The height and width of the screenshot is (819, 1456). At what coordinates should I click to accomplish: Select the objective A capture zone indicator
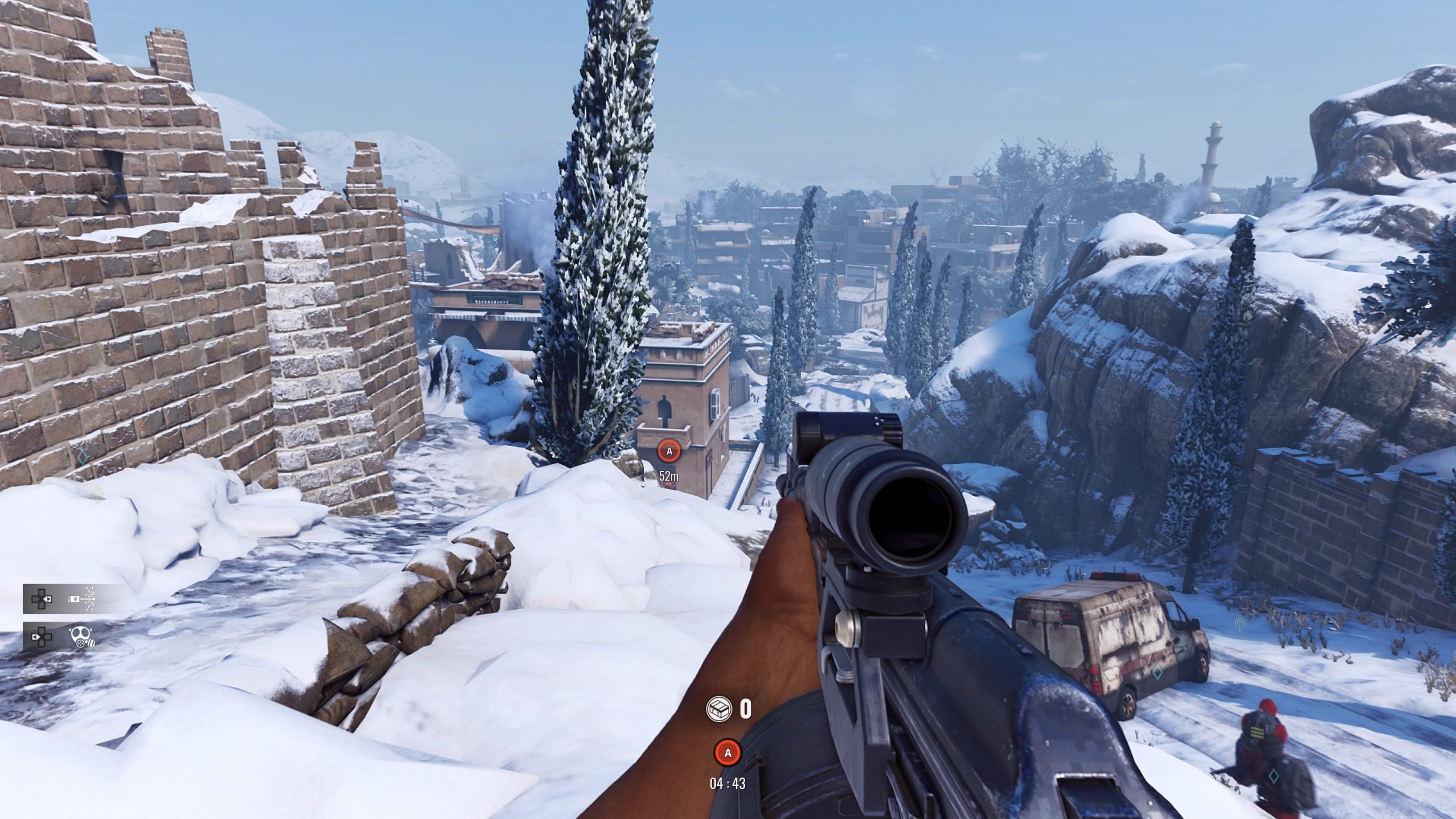pos(669,451)
